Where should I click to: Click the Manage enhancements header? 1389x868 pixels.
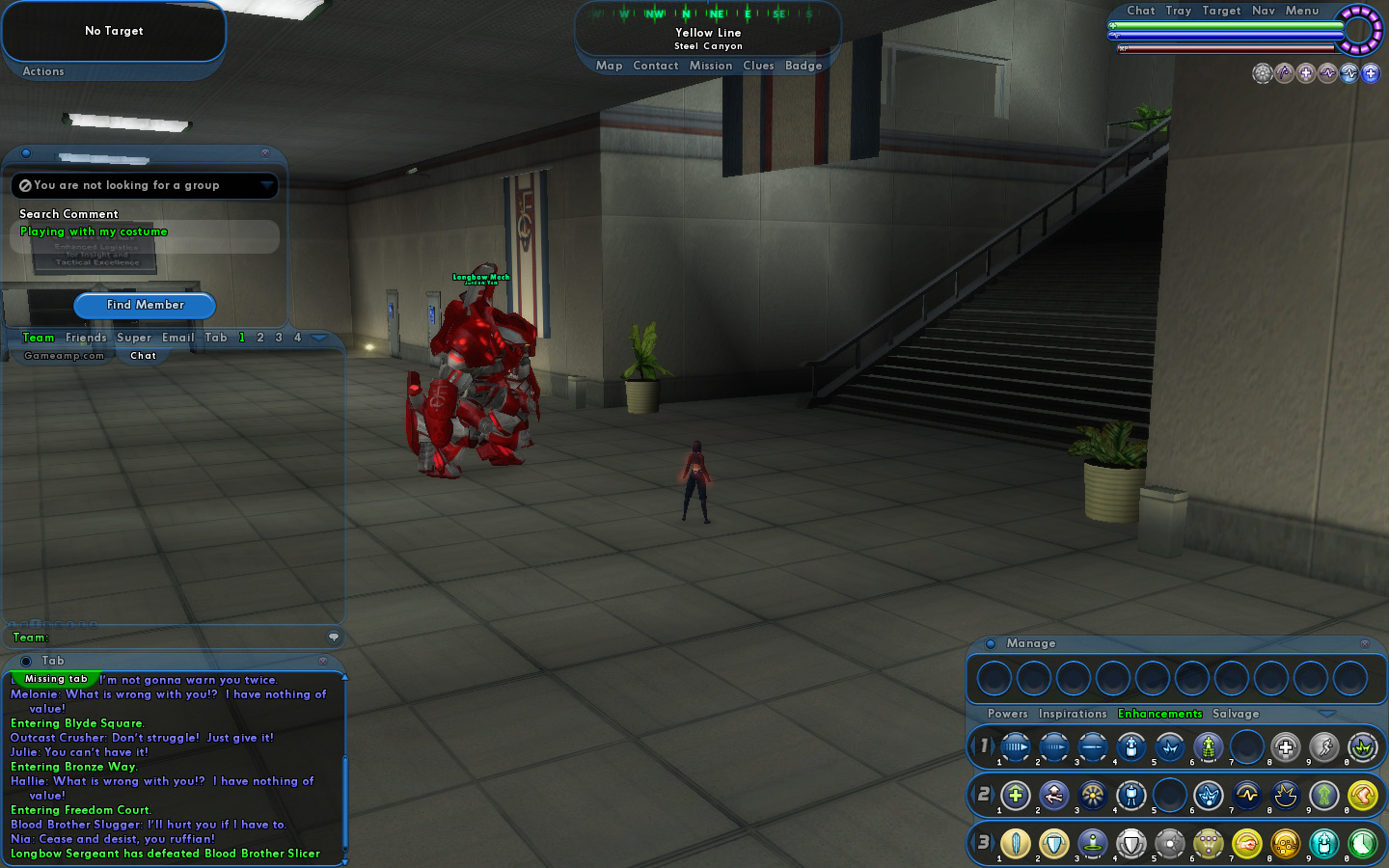[1031, 643]
